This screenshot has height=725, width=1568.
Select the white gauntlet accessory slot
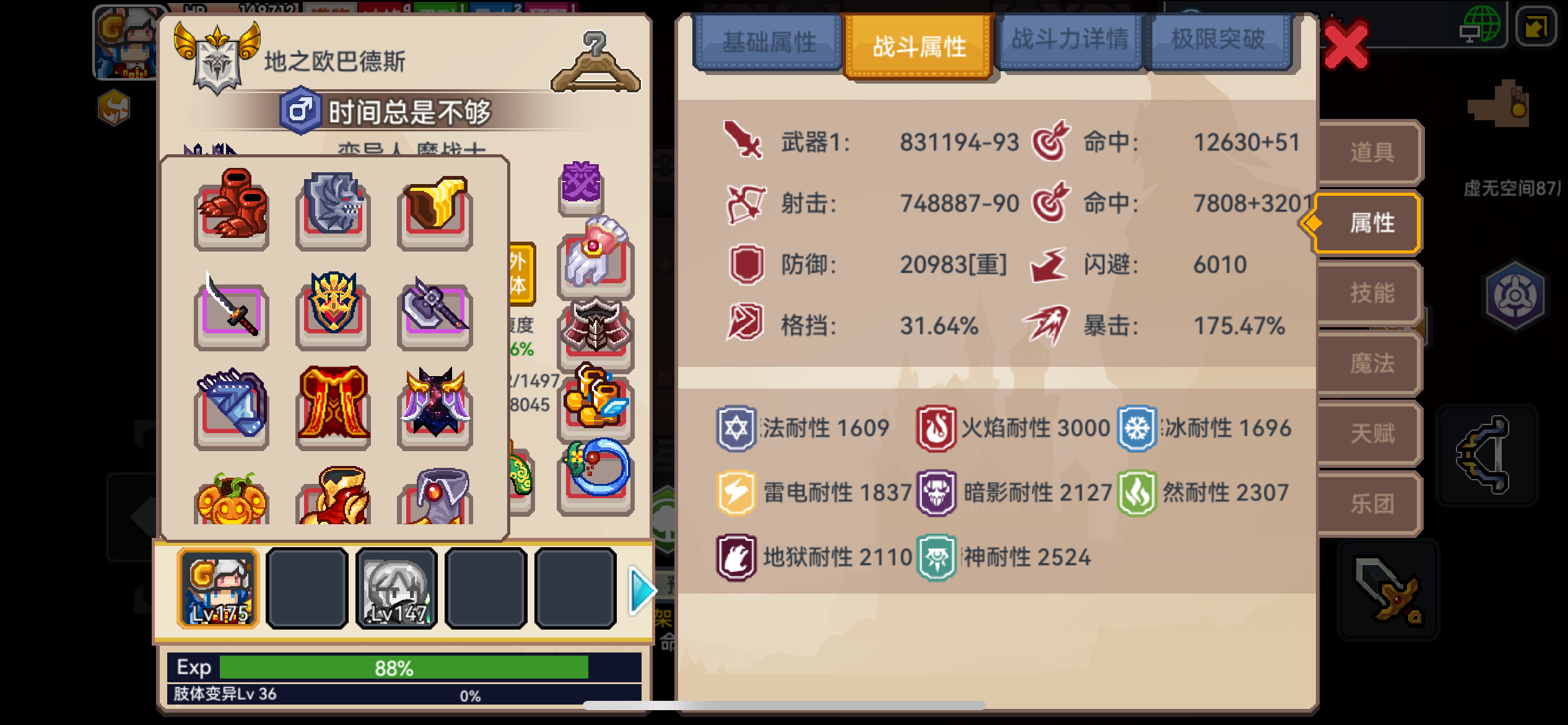(595, 261)
